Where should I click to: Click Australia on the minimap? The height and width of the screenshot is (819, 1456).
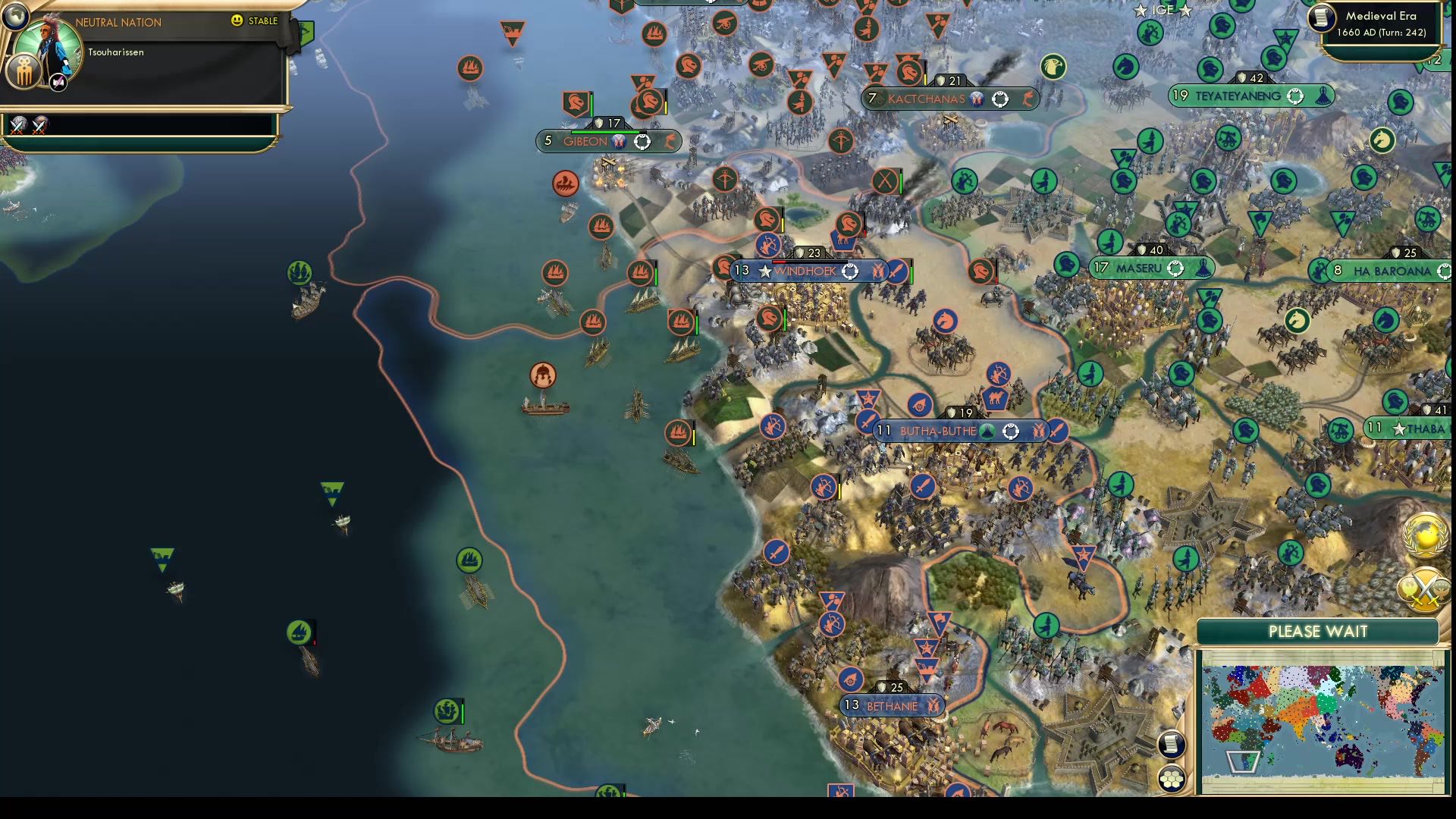(1350, 758)
